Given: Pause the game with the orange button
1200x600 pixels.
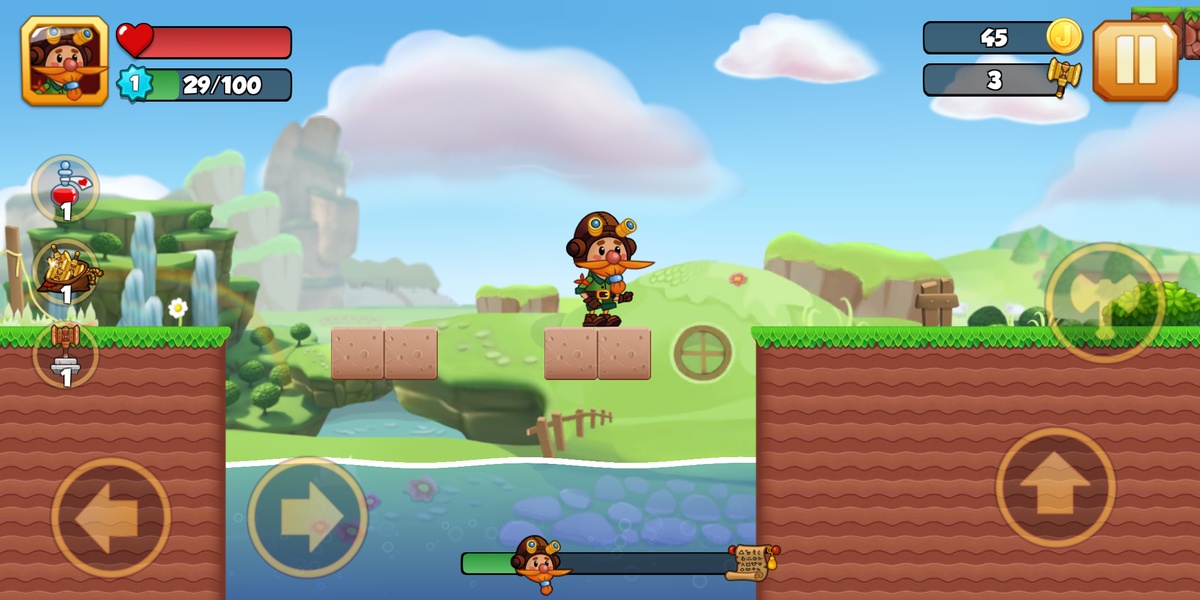Looking at the screenshot, I should click(x=1135, y=61).
